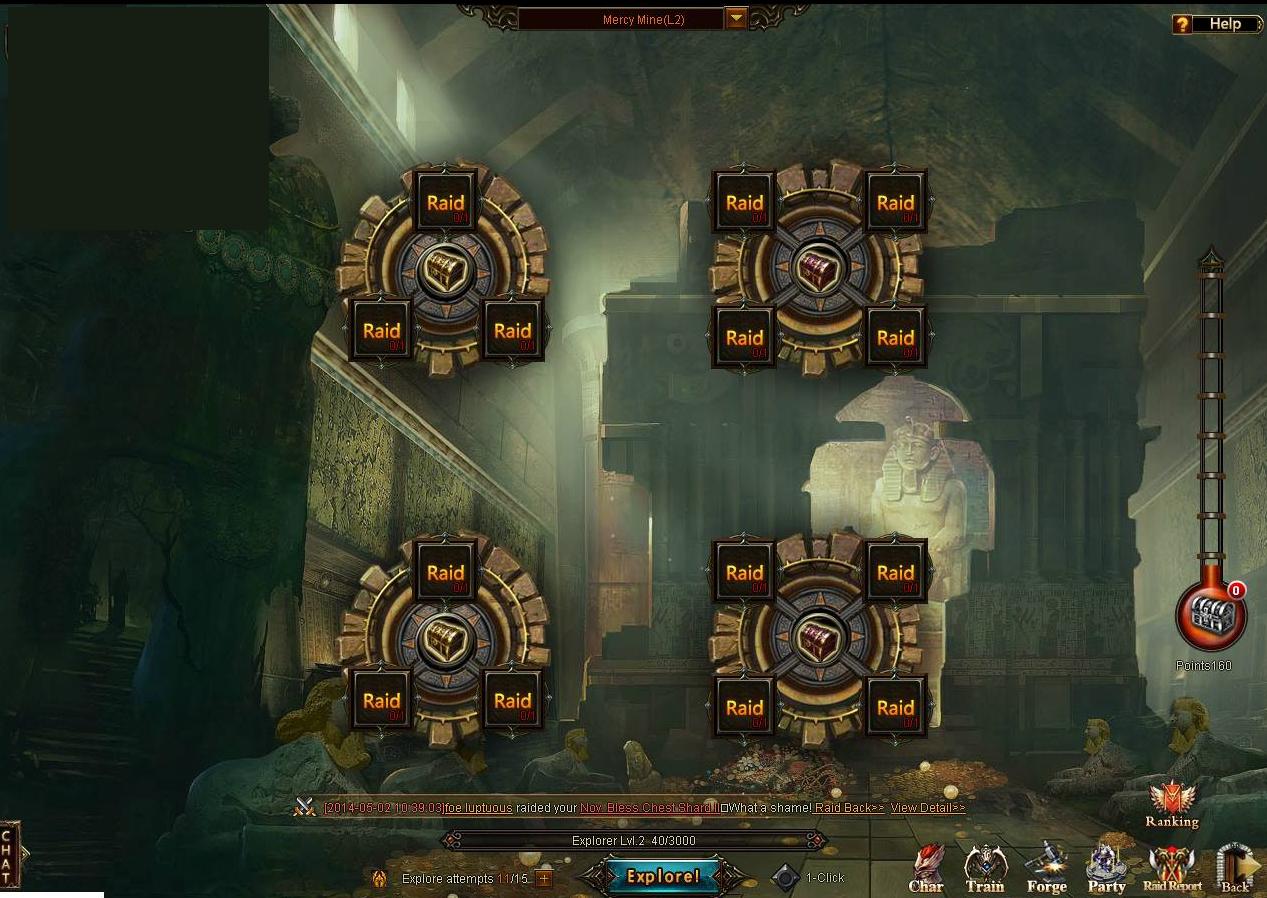Go to the Forge
1267x898 pixels.
[x=1046, y=868]
